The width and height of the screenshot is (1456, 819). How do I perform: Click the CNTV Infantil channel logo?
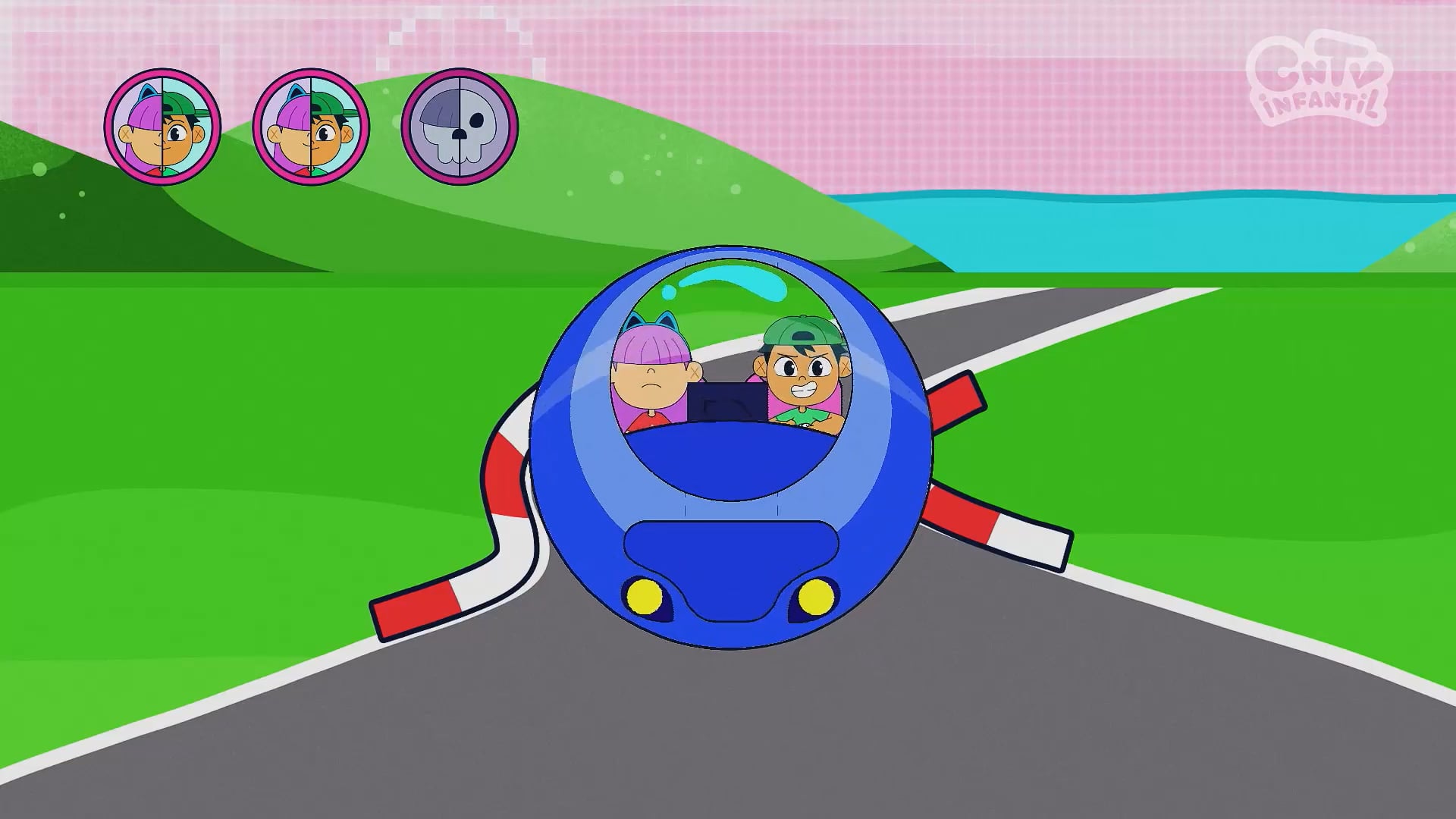[x=1319, y=80]
